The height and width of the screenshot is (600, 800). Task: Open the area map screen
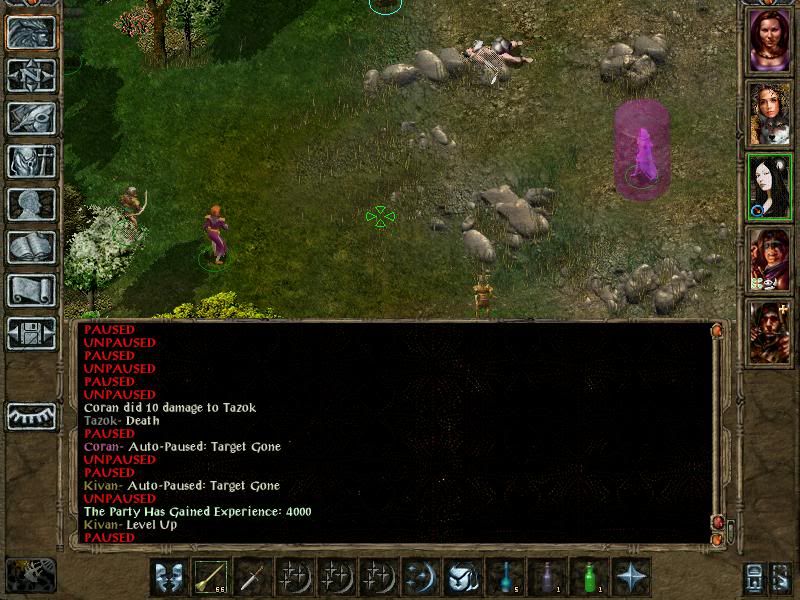point(32,75)
